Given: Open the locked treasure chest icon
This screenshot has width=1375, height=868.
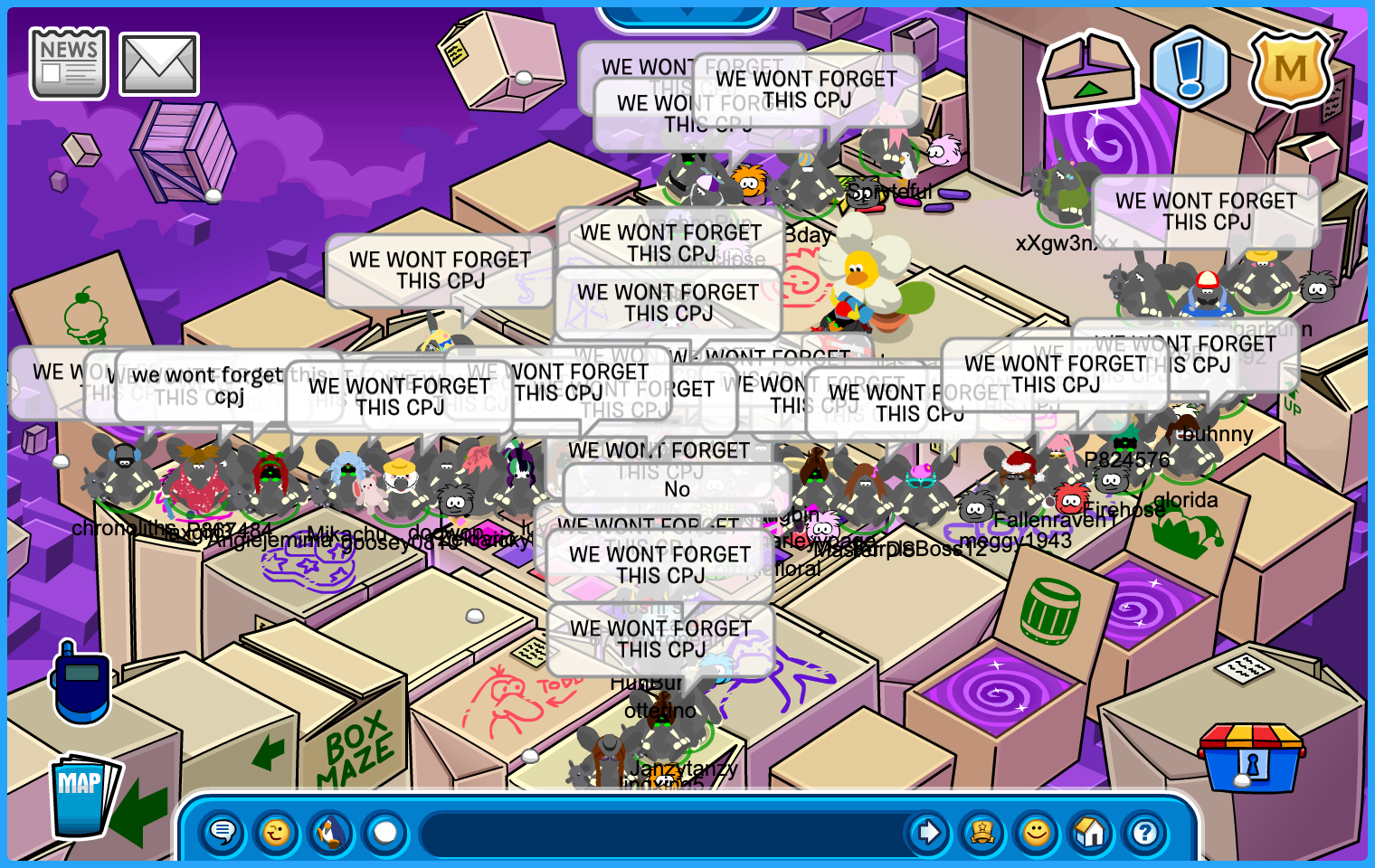Looking at the screenshot, I should (1251, 757).
